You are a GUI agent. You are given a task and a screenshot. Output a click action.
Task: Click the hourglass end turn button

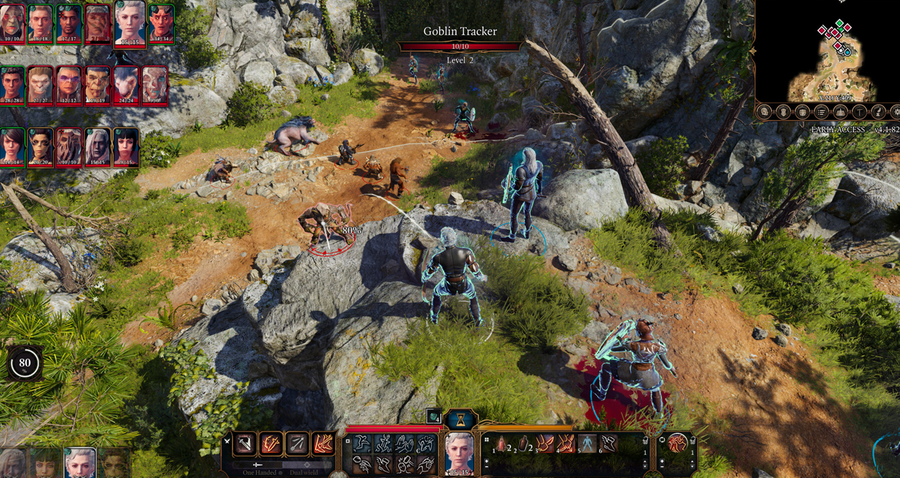[x=460, y=419]
